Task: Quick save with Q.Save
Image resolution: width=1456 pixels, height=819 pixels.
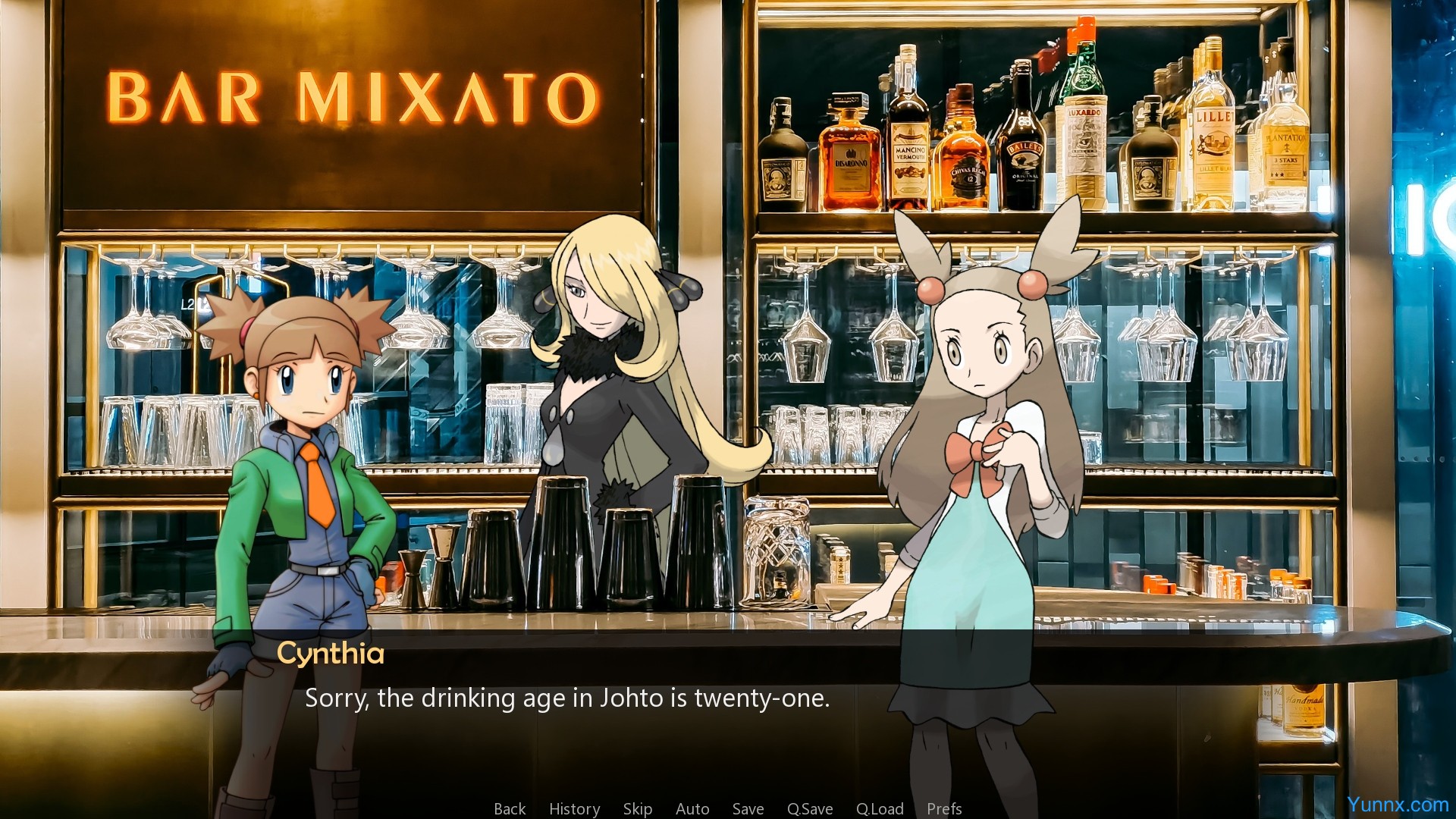Action: point(809,809)
